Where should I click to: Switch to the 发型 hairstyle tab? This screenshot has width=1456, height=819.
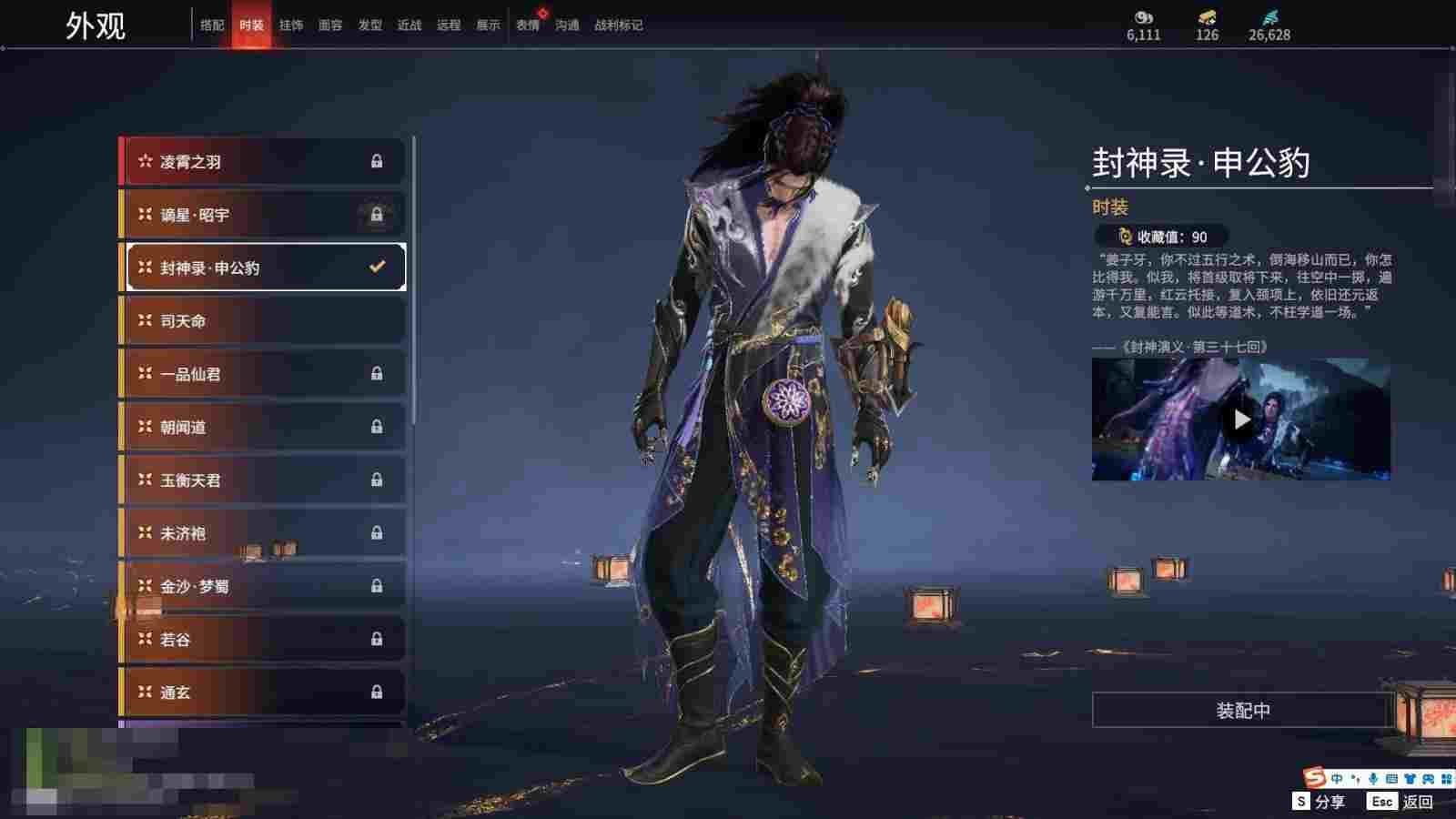click(370, 25)
